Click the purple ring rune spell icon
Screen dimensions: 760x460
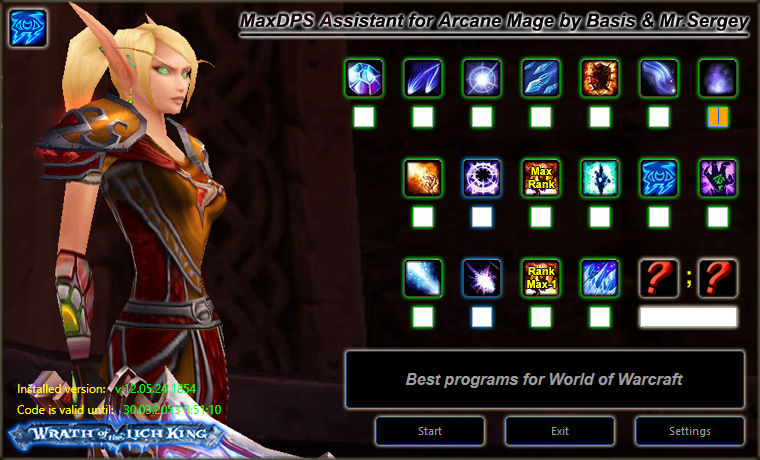[482, 178]
